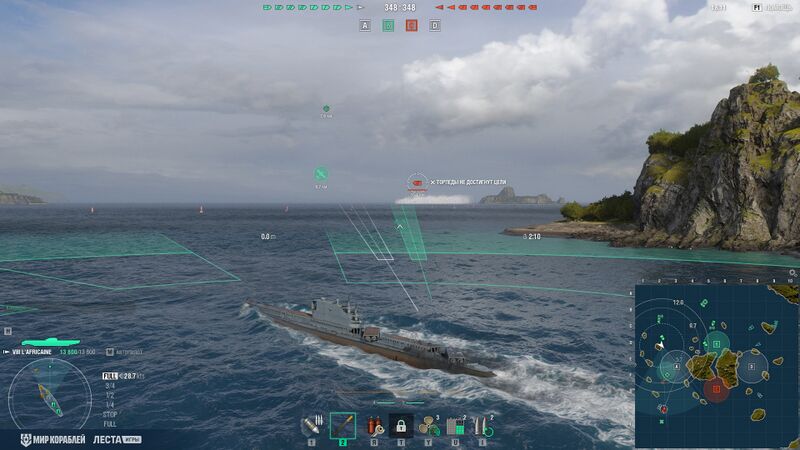Select capture point D indicator
This screenshot has height=450, width=800.
point(434,25)
